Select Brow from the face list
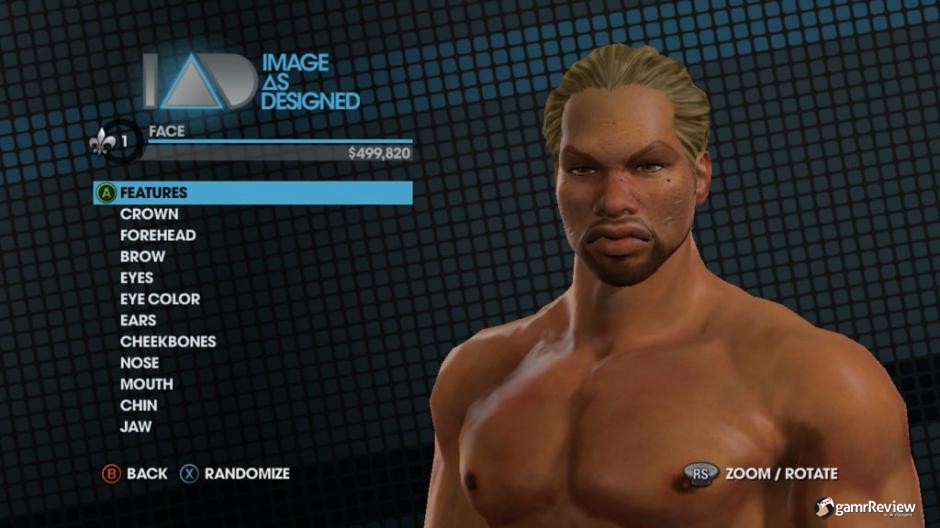This screenshot has height=528, width=940. (143, 257)
